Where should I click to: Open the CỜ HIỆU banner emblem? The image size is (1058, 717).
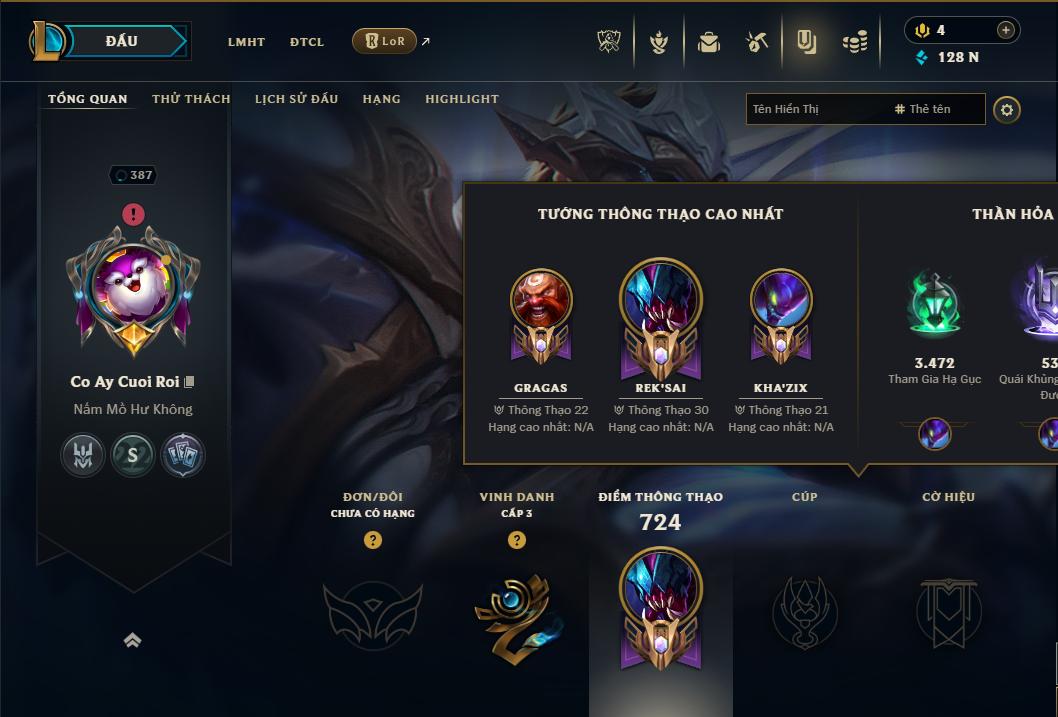tap(948, 611)
